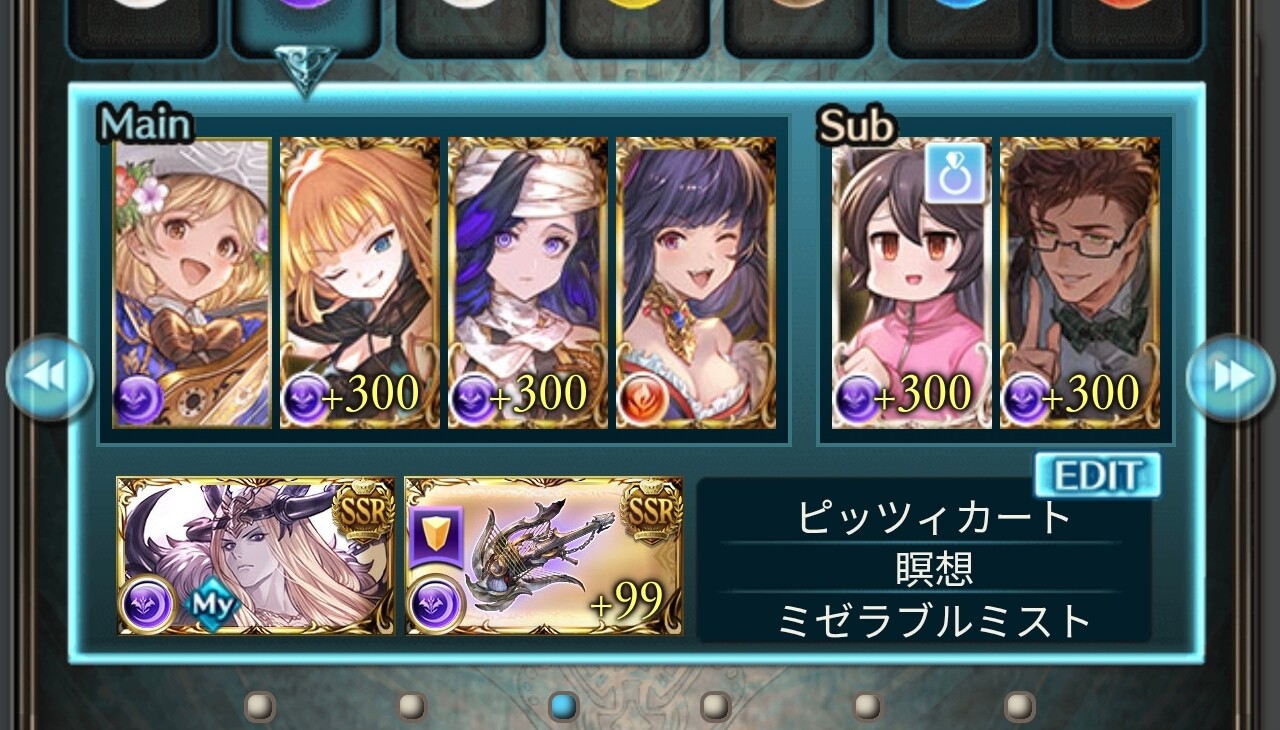
Task: Select the ピッツィカート skill
Action: (x=934, y=518)
